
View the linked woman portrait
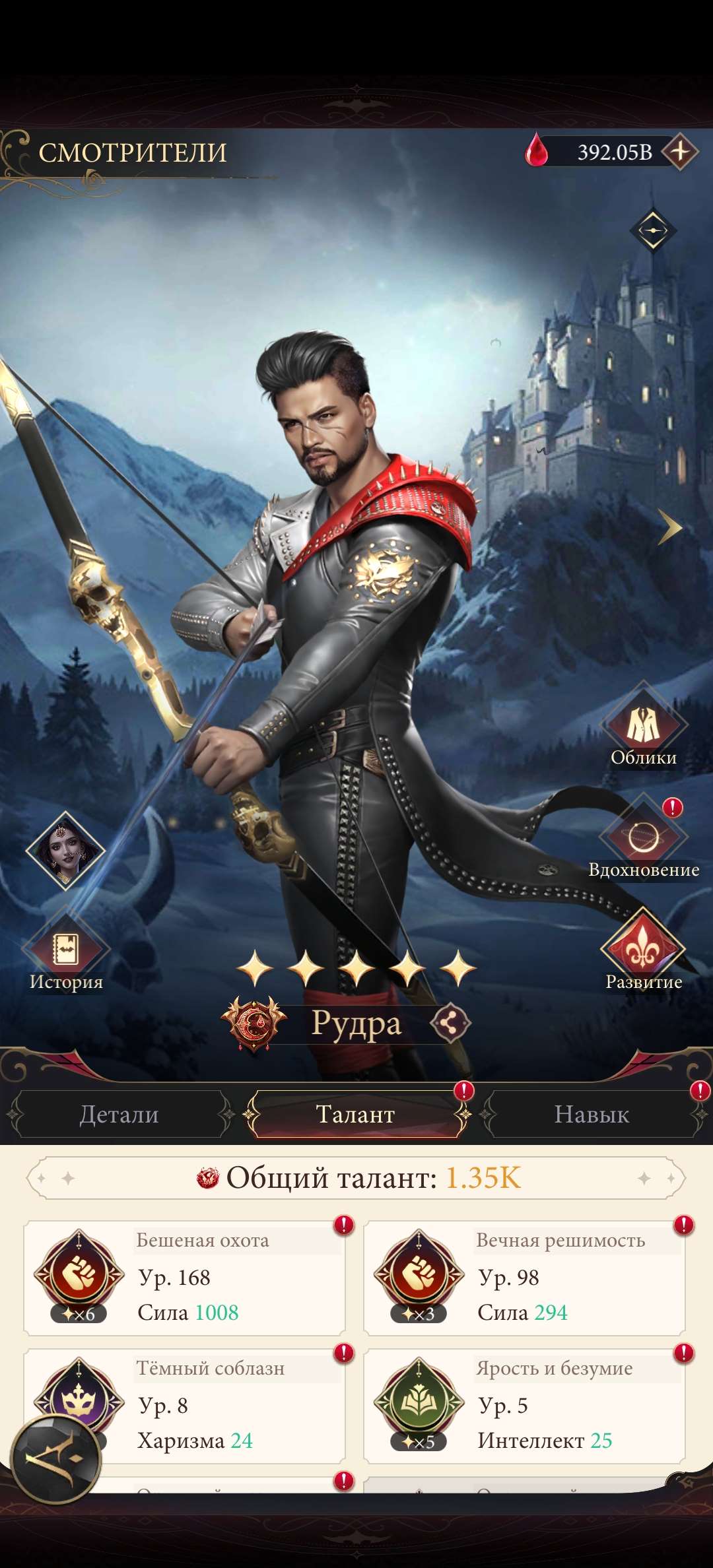coord(65,850)
